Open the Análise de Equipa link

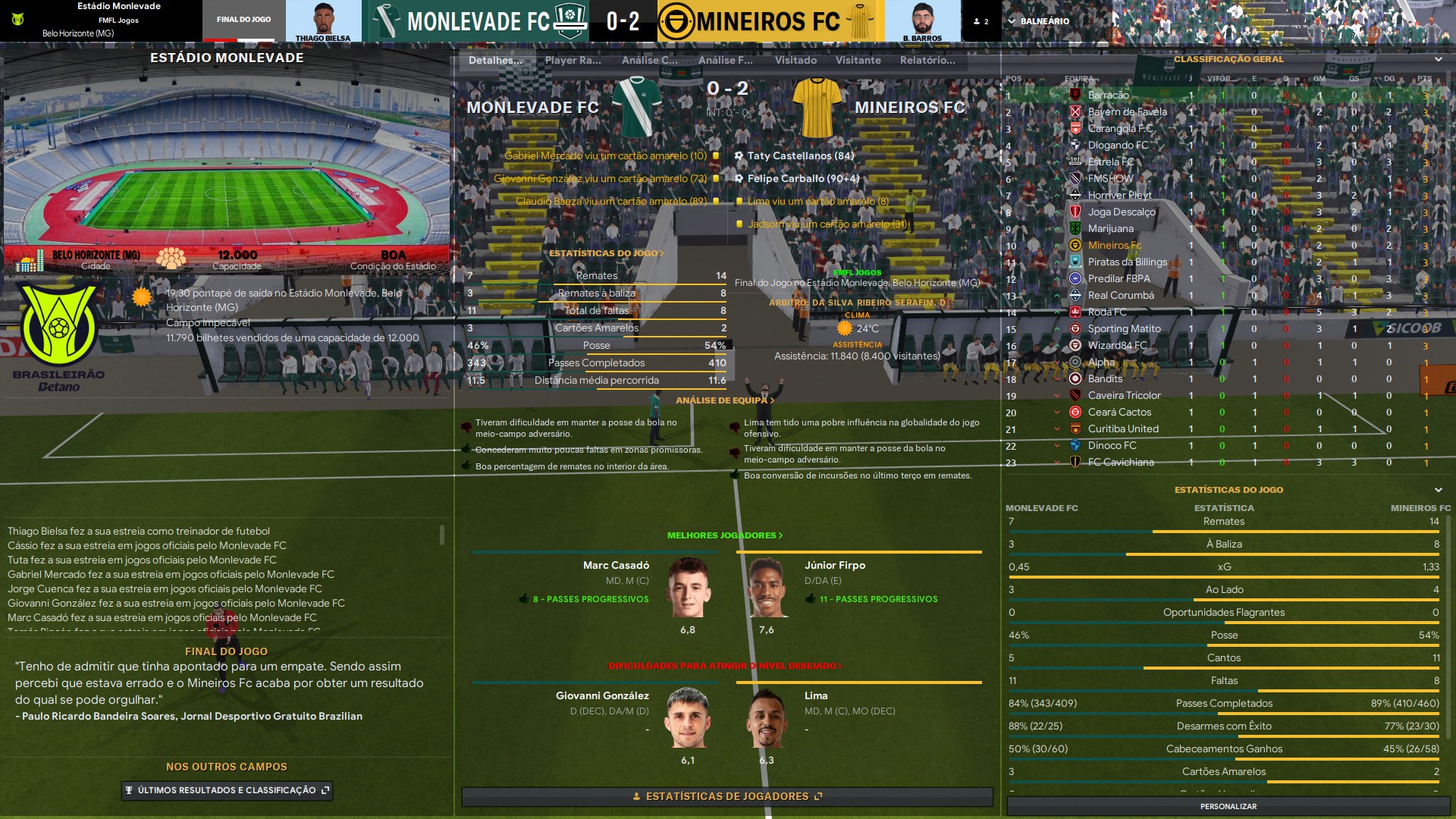point(725,400)
